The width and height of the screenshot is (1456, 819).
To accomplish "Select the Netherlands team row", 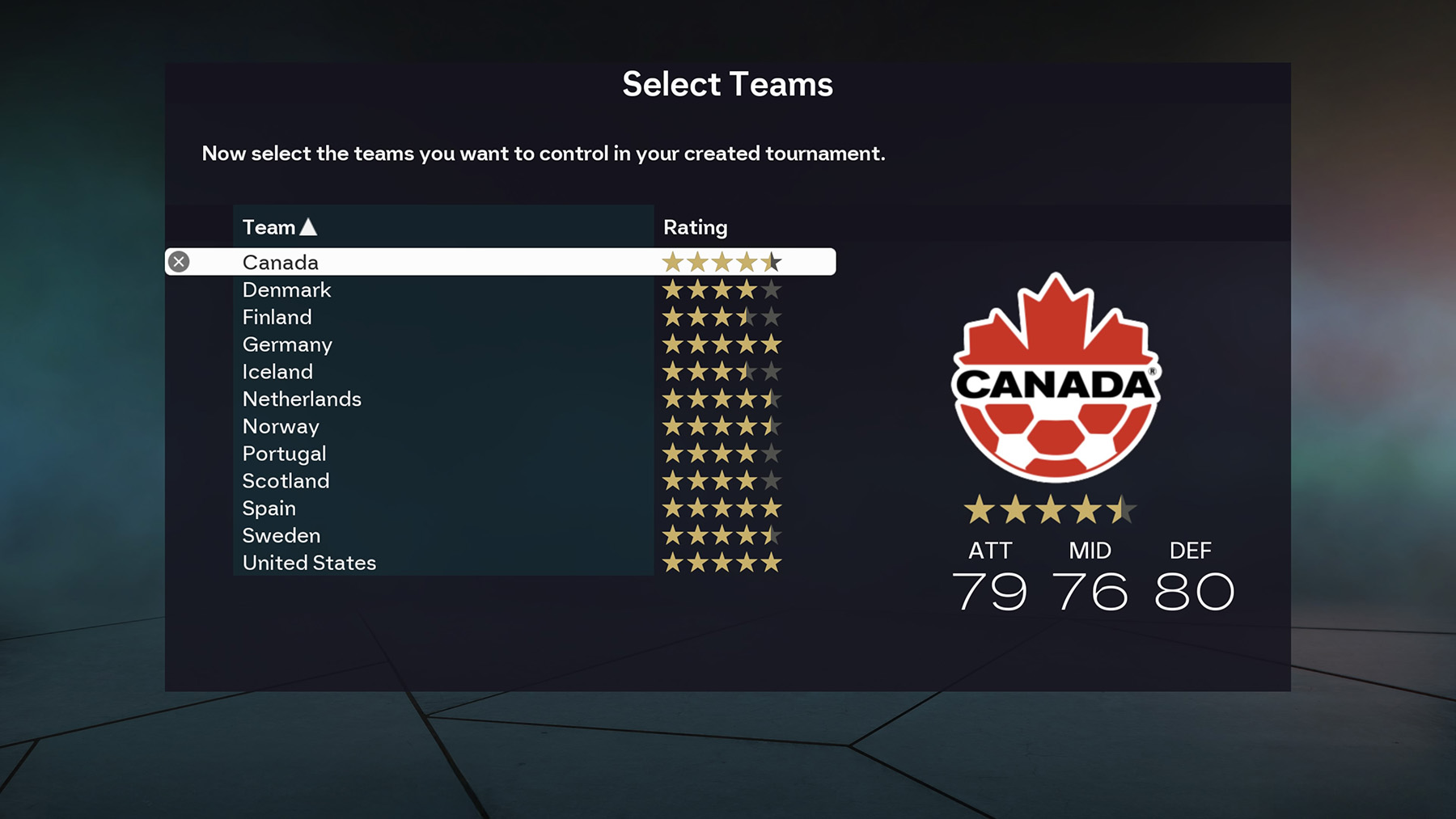I will (x=302, y=399).
